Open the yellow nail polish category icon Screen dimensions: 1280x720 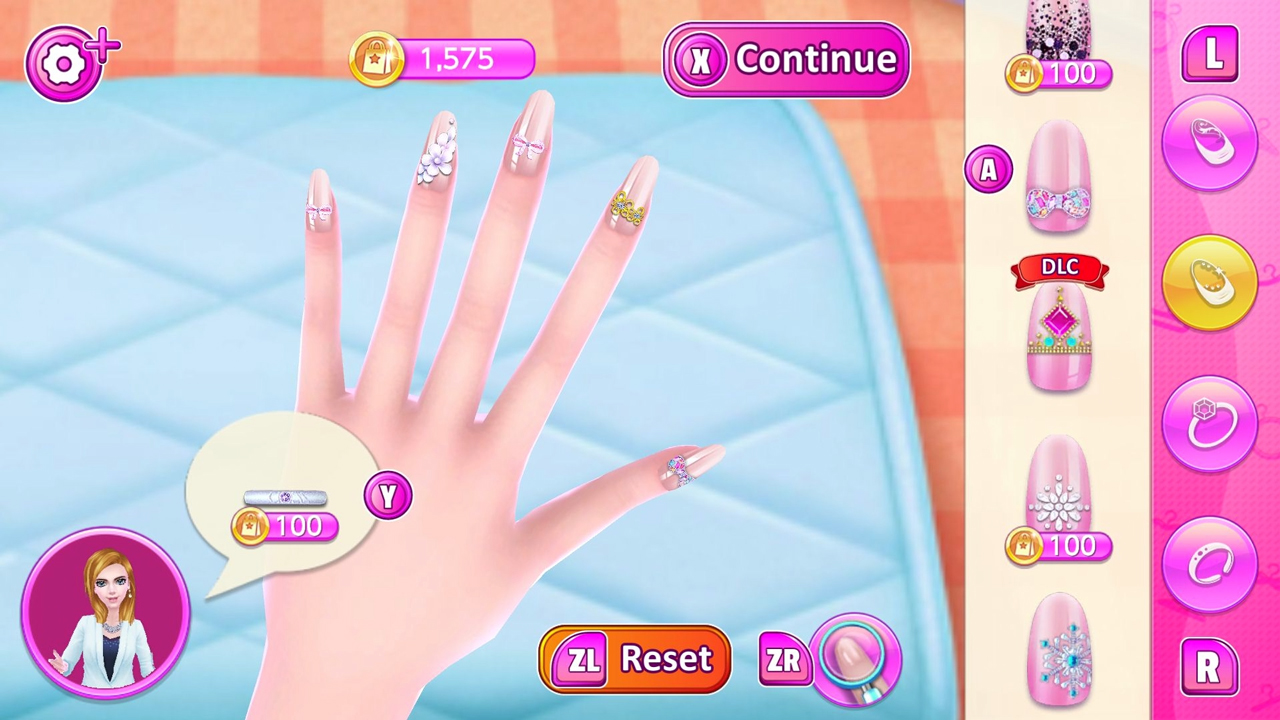click(x=1210, y=281)
